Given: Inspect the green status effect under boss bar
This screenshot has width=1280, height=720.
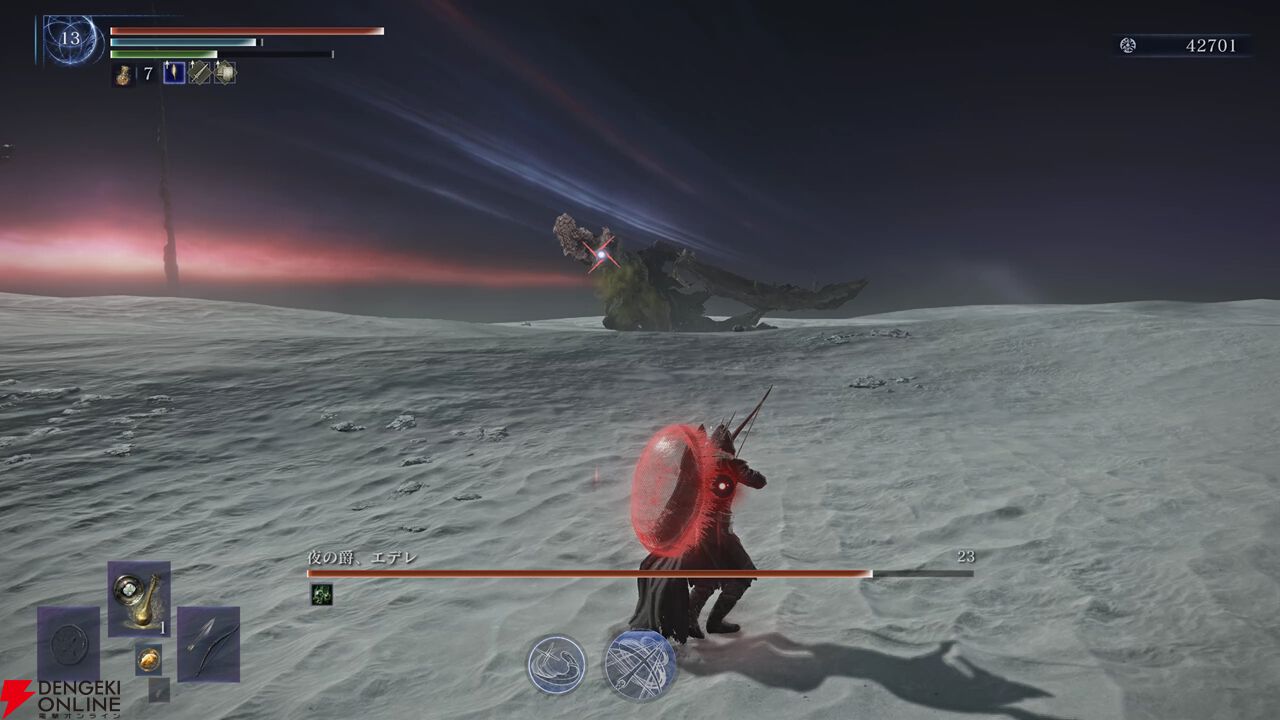Looking at the screenshot, I should pyautogui.click(x=320, y=594).
